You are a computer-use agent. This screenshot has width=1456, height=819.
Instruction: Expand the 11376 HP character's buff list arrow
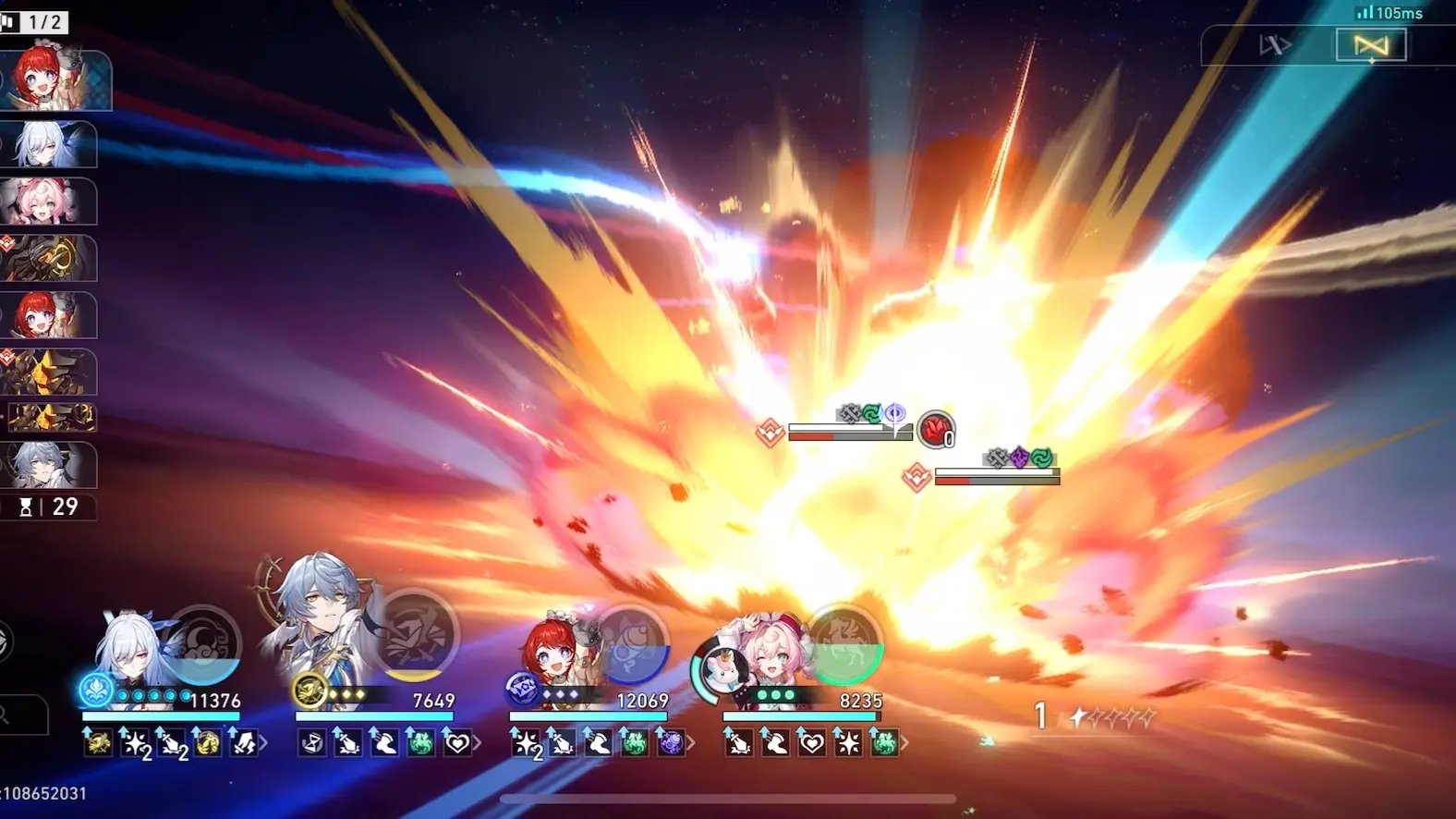[265, 742]
